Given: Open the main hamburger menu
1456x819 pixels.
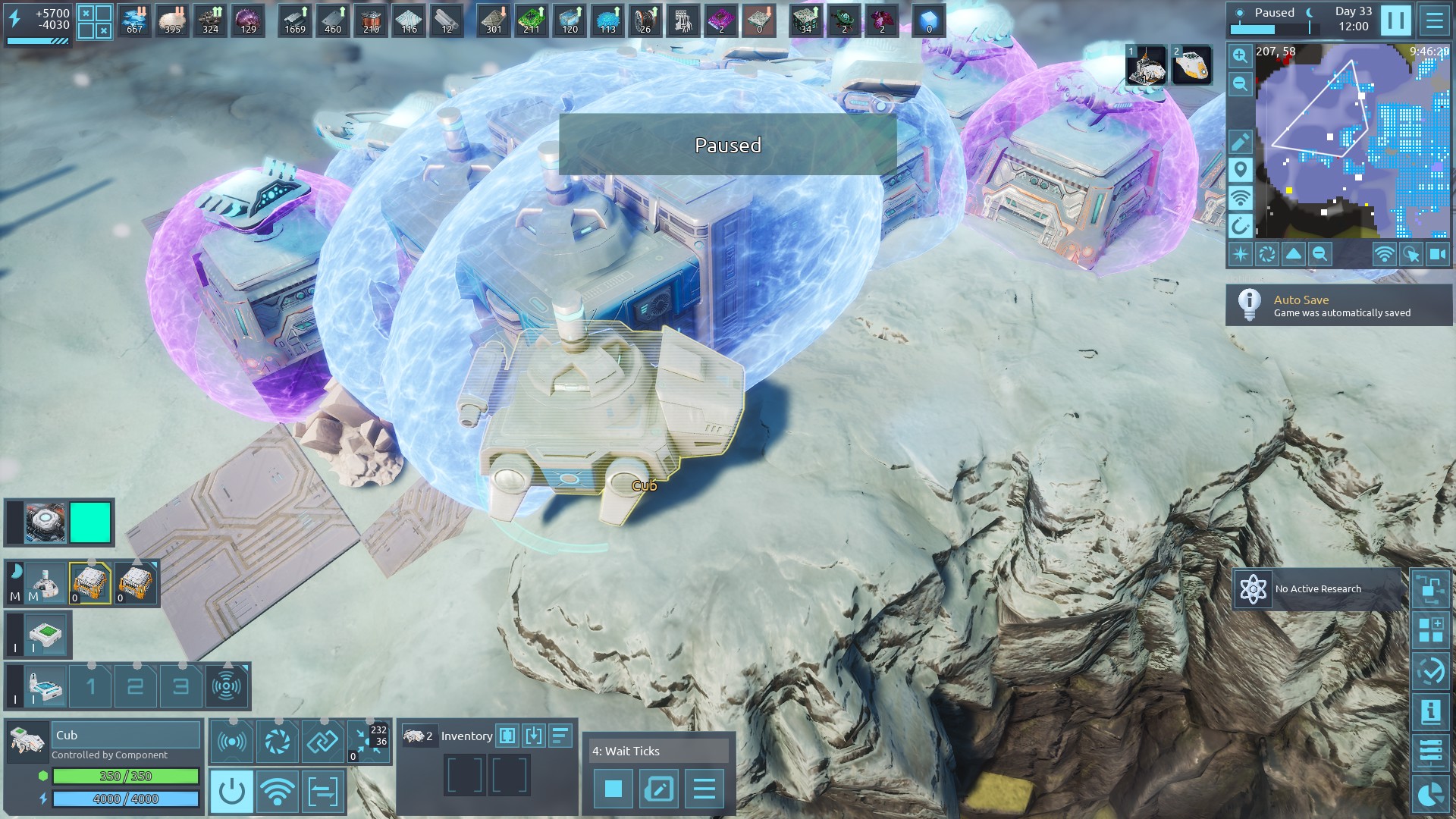Looking at the screenshot, I should (1434, 20).
